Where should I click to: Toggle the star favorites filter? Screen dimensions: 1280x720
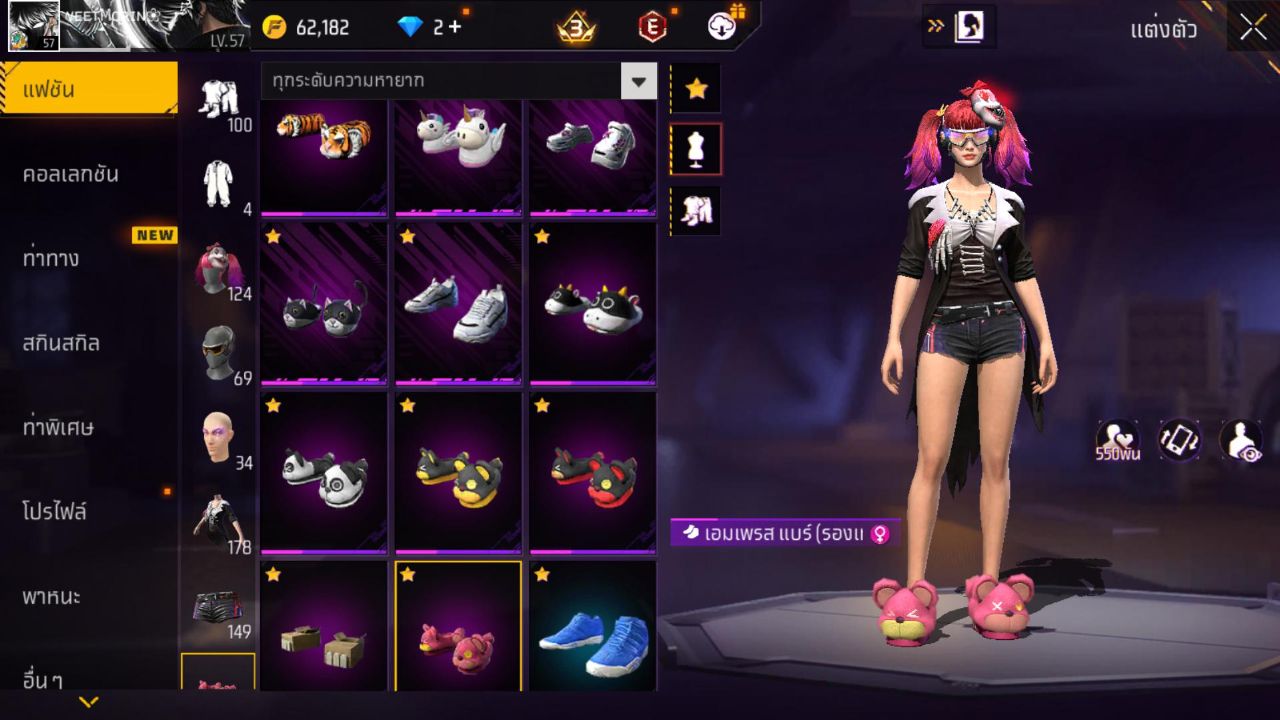[695, 88]
